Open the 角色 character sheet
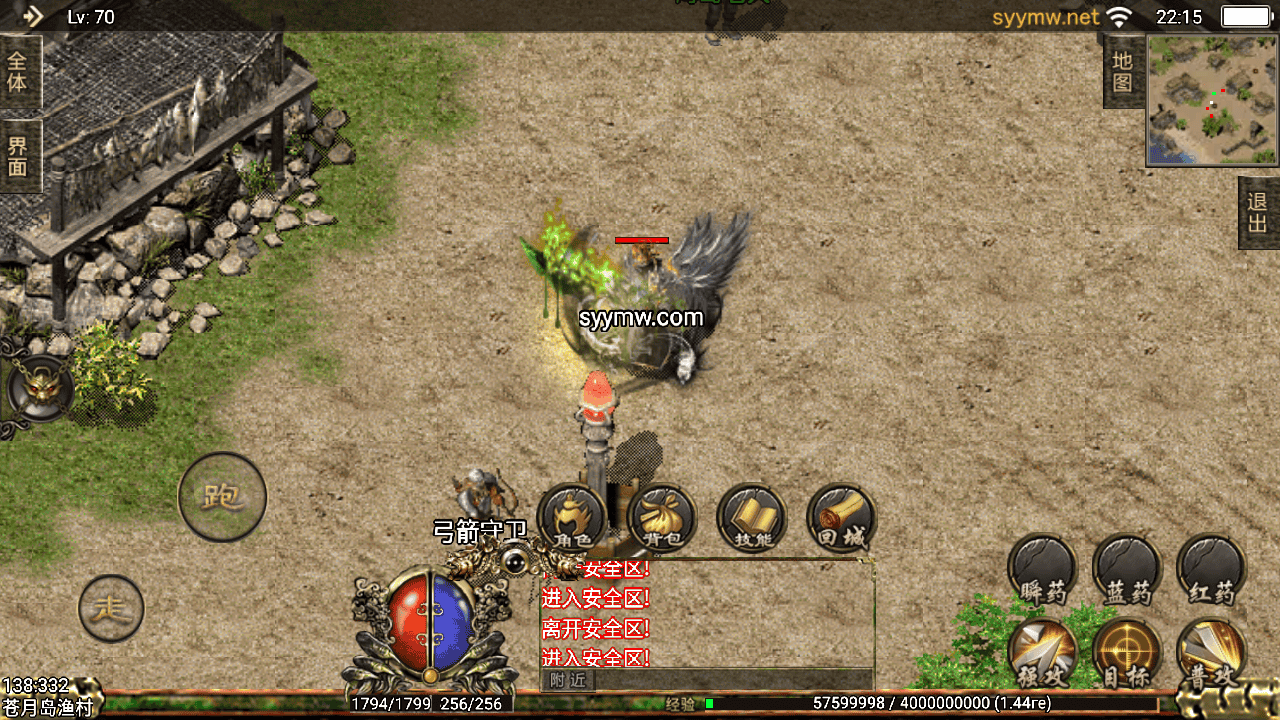1280x720 pixels. pos(572,518)
